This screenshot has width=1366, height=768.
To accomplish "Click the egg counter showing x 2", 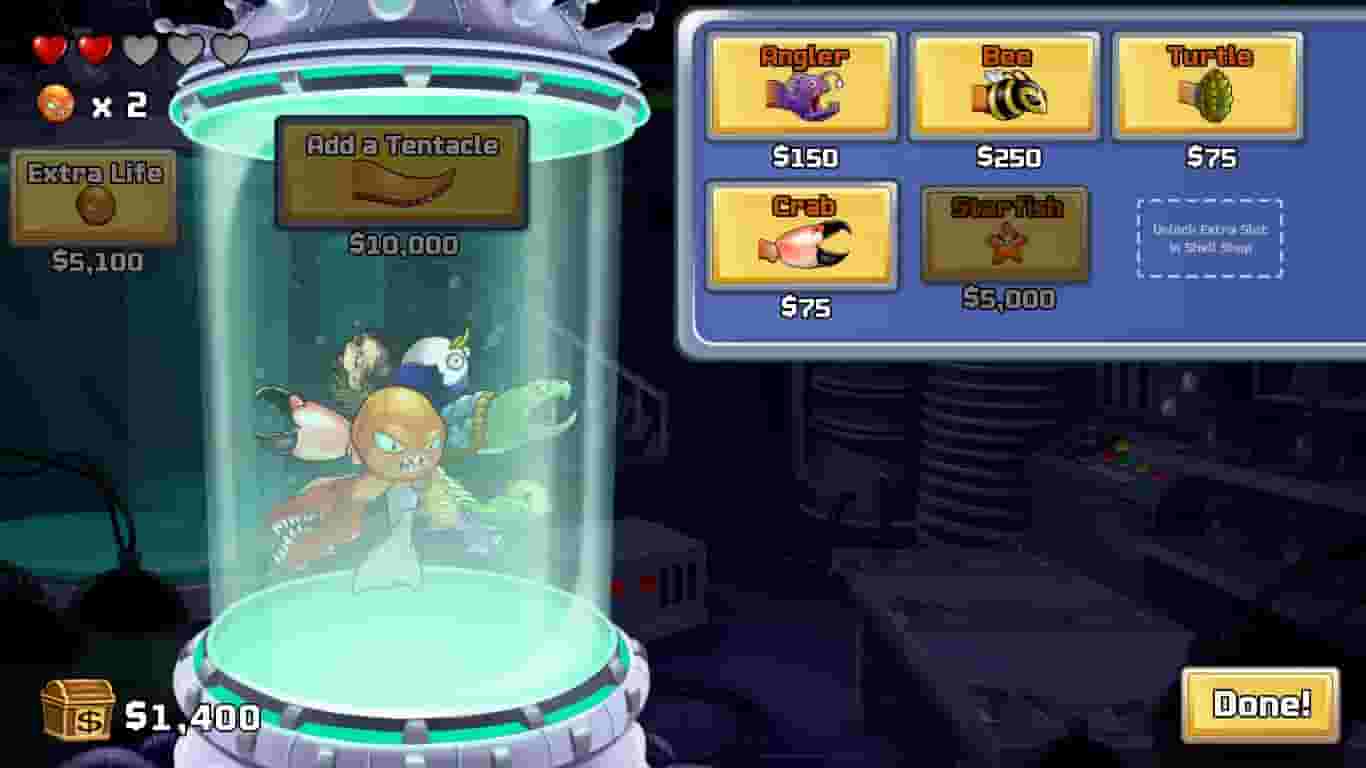I will (90, 103).
